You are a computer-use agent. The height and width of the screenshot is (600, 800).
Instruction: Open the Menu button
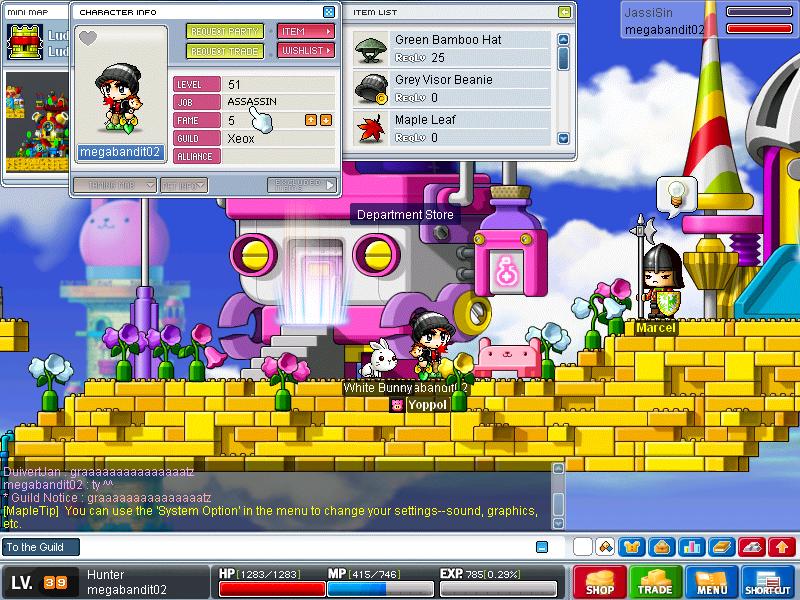(712, 582)
